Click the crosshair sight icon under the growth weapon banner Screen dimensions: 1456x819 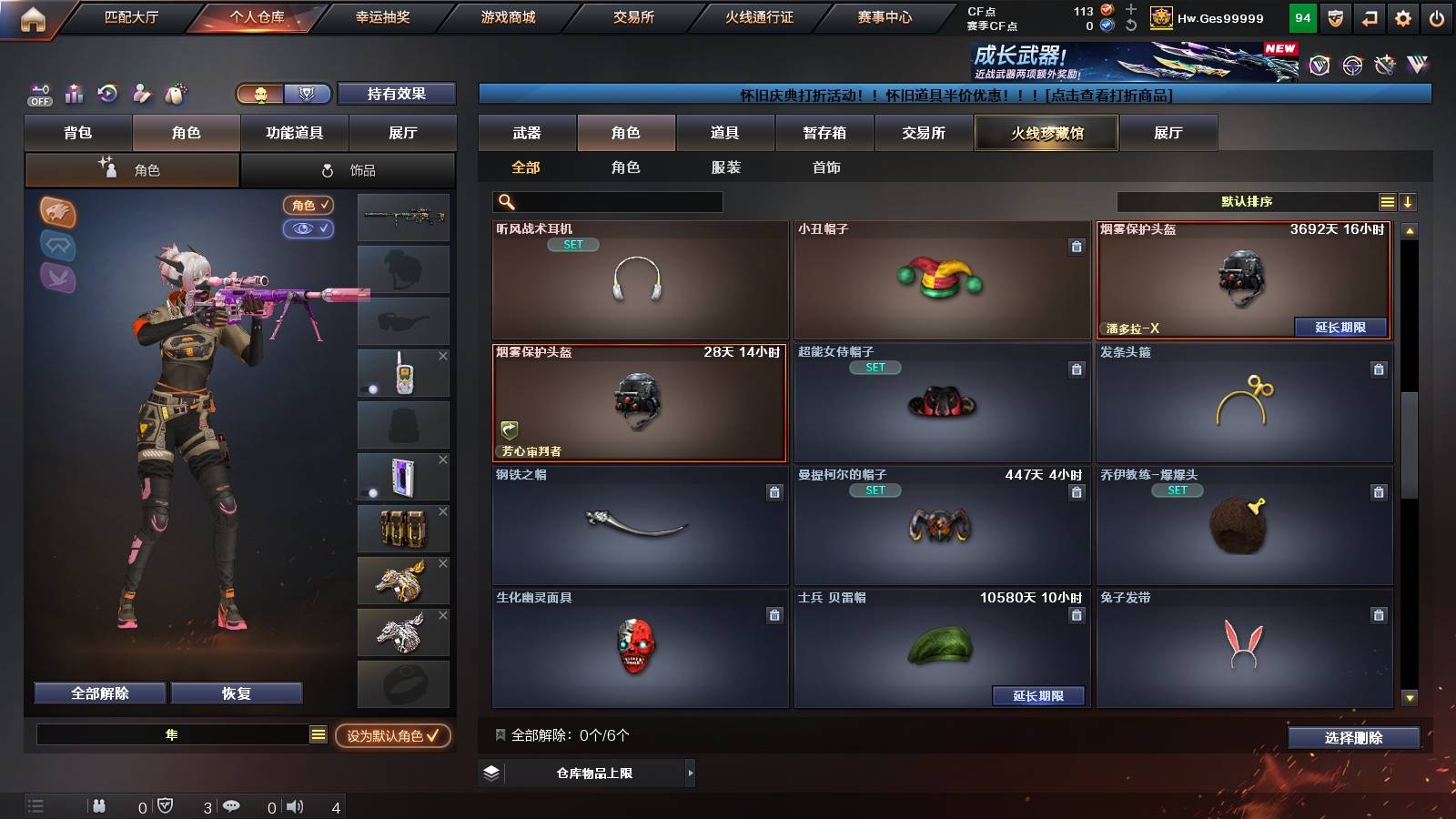(1350, 66)
